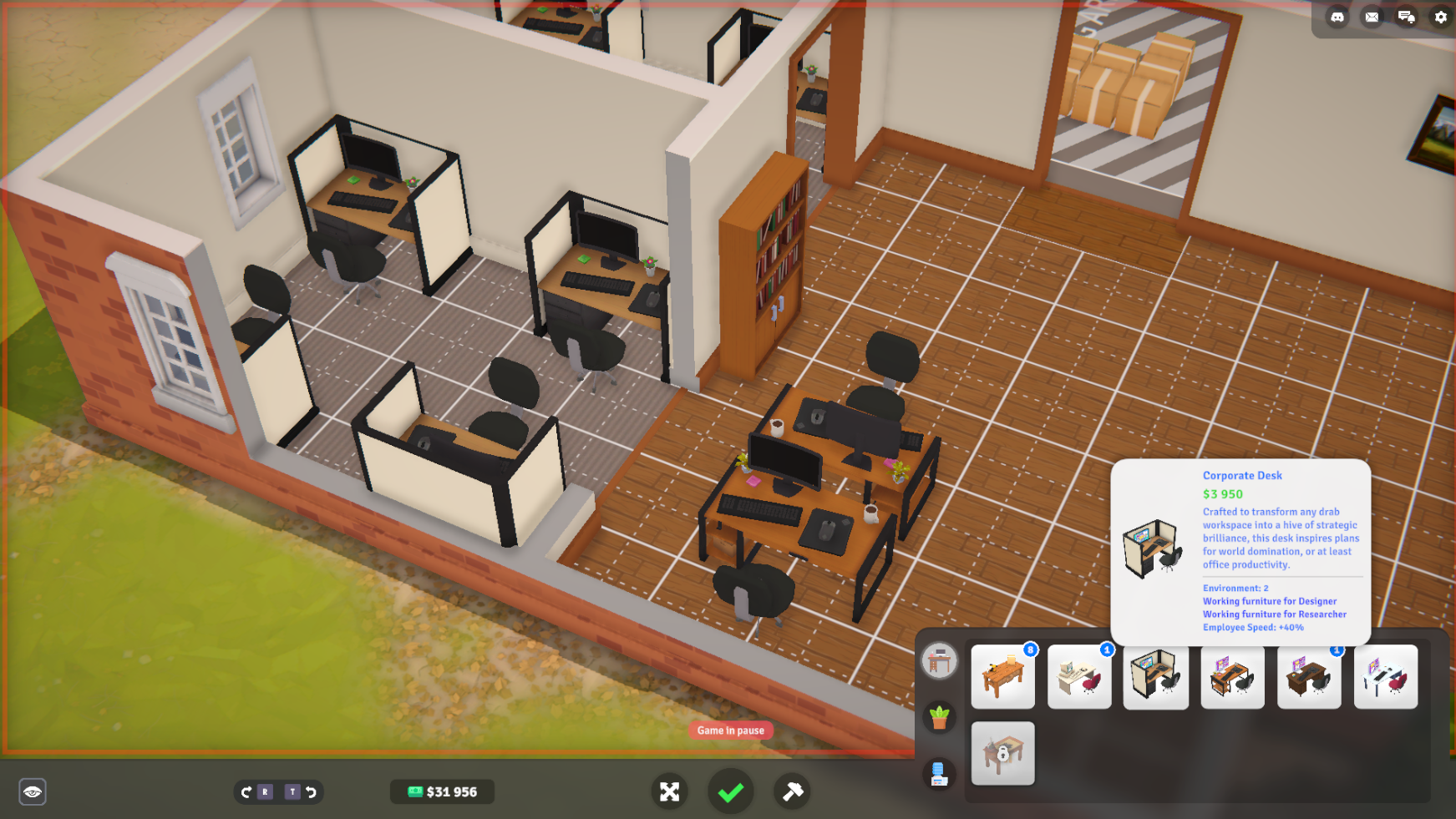This screenshot has height=819, width=1456.
Task: Select the dark wood executive desk
Action: click(1309, 677)
